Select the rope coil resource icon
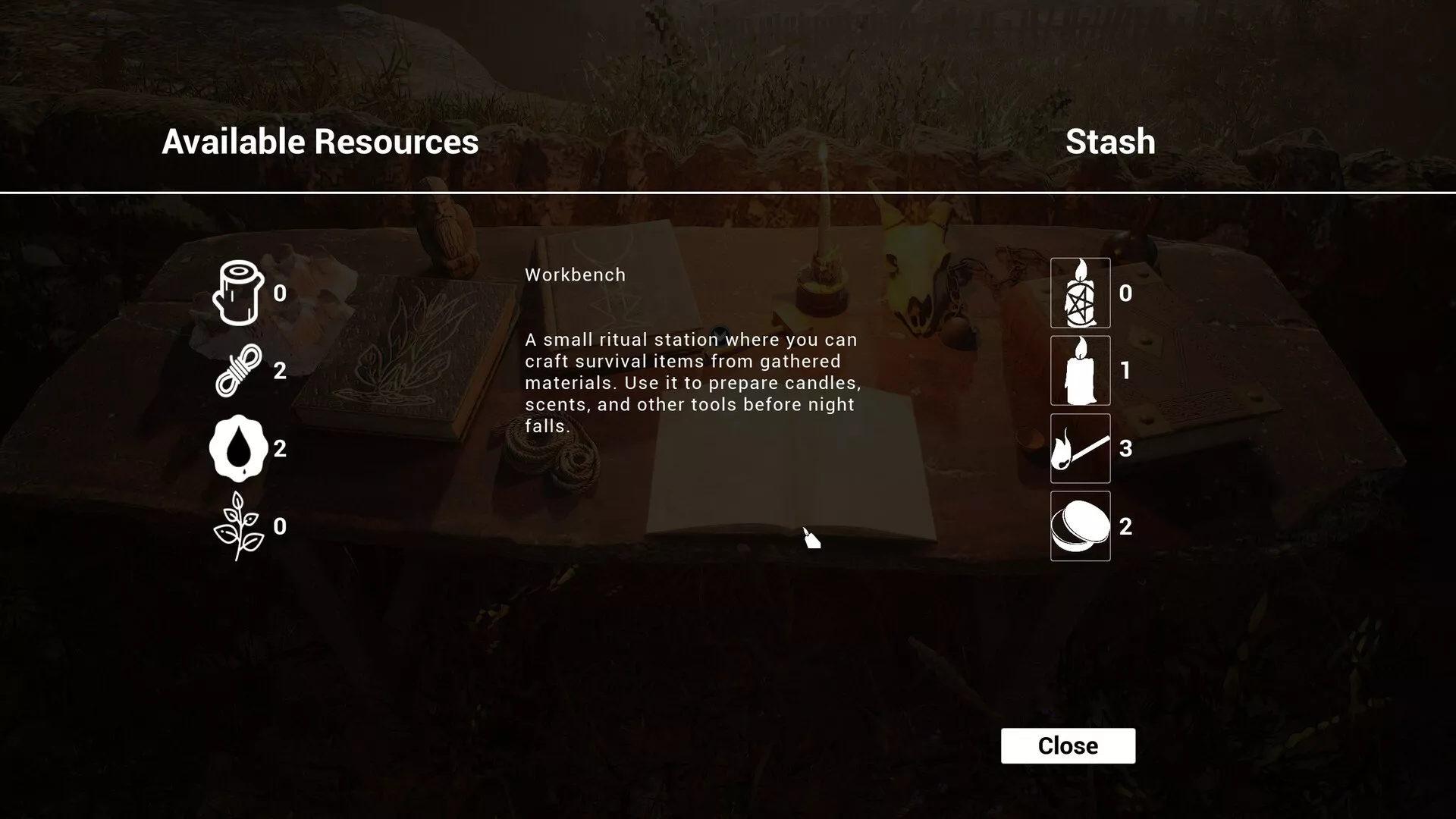The image size is (1456, 819). (239, 371)
